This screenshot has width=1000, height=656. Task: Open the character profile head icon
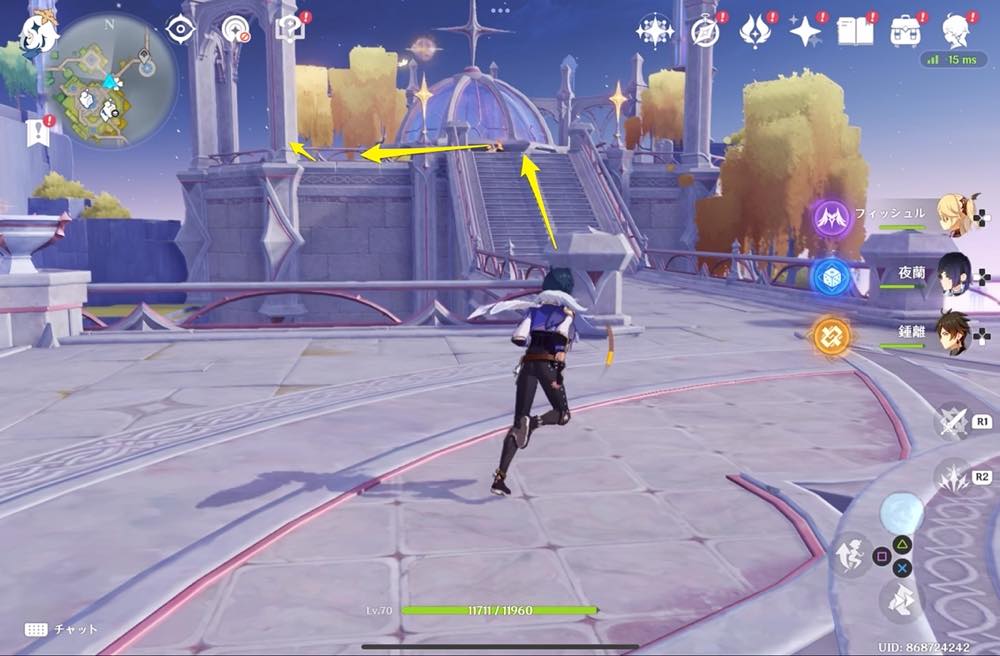point(957,31)
